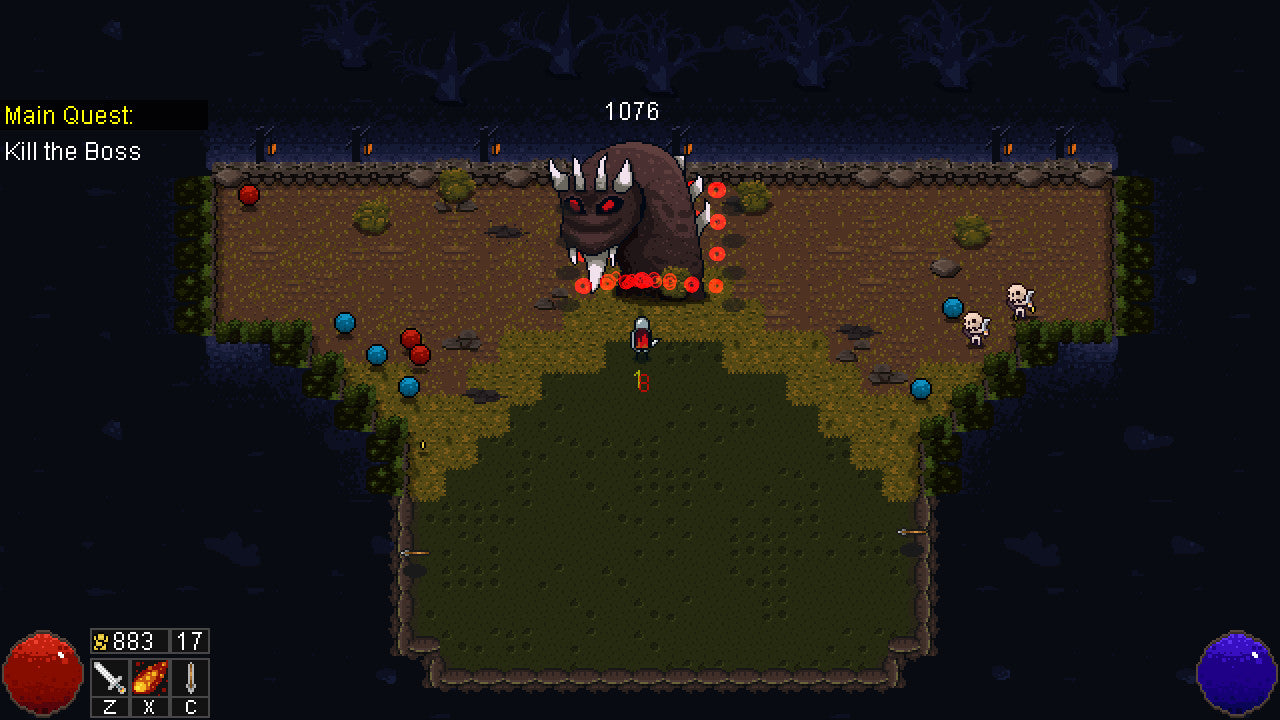
Task: Select the sword attack slot
Action: (x=110, y=677)
